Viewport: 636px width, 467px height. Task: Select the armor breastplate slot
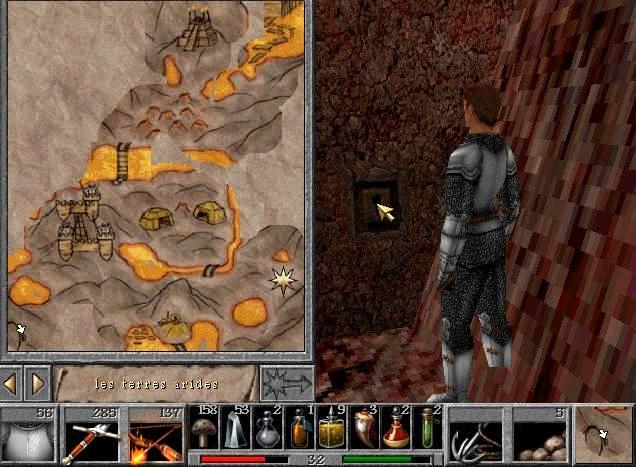pos(28,436)
